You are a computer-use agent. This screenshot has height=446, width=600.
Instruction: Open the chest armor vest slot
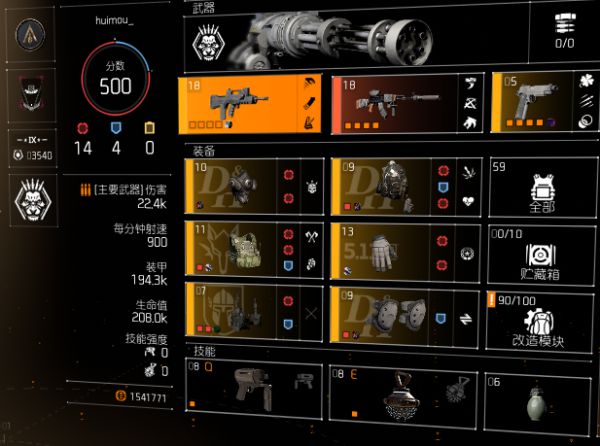coord(254,249)
